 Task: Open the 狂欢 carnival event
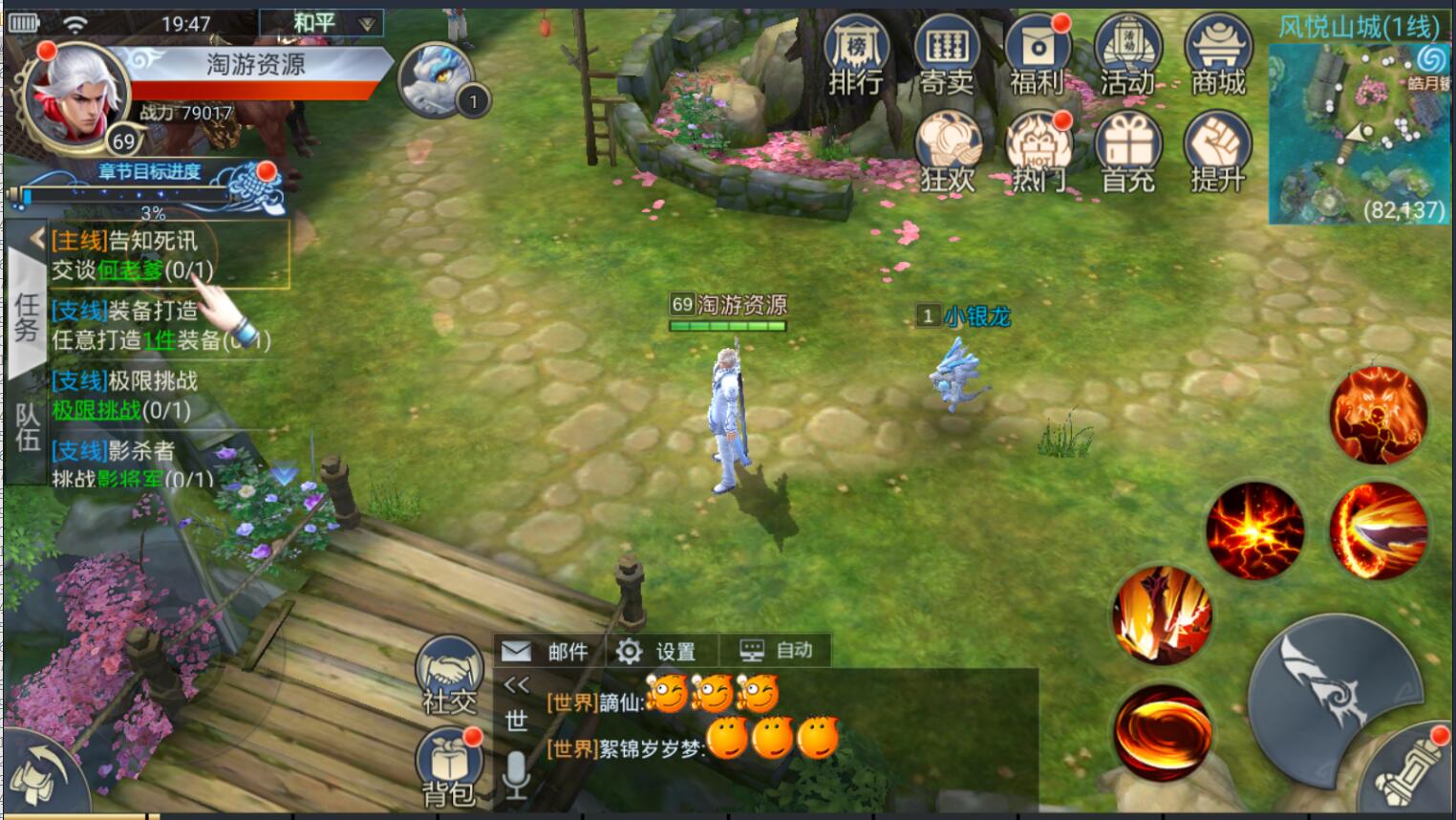[x=948, y=153]
